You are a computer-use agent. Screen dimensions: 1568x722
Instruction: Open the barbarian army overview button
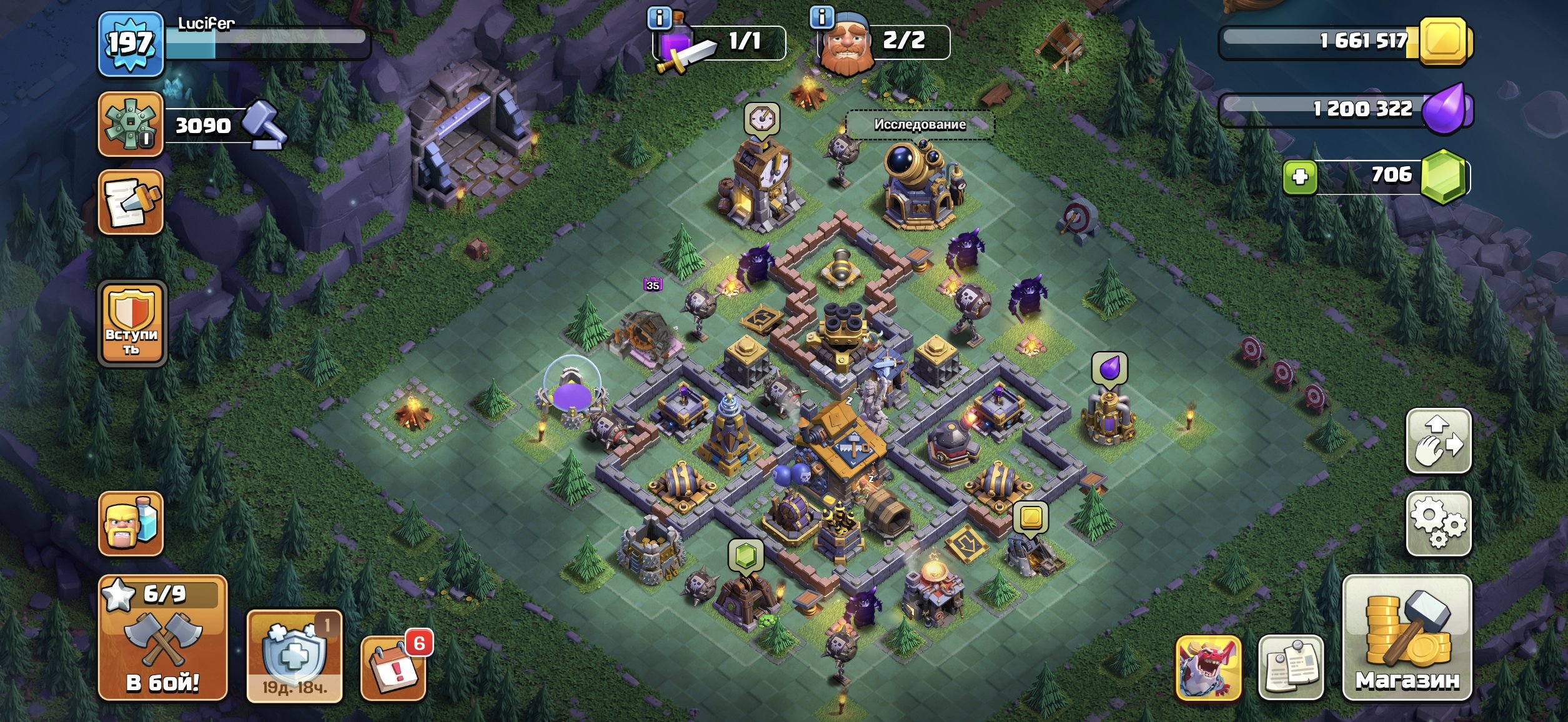[131, 523]
